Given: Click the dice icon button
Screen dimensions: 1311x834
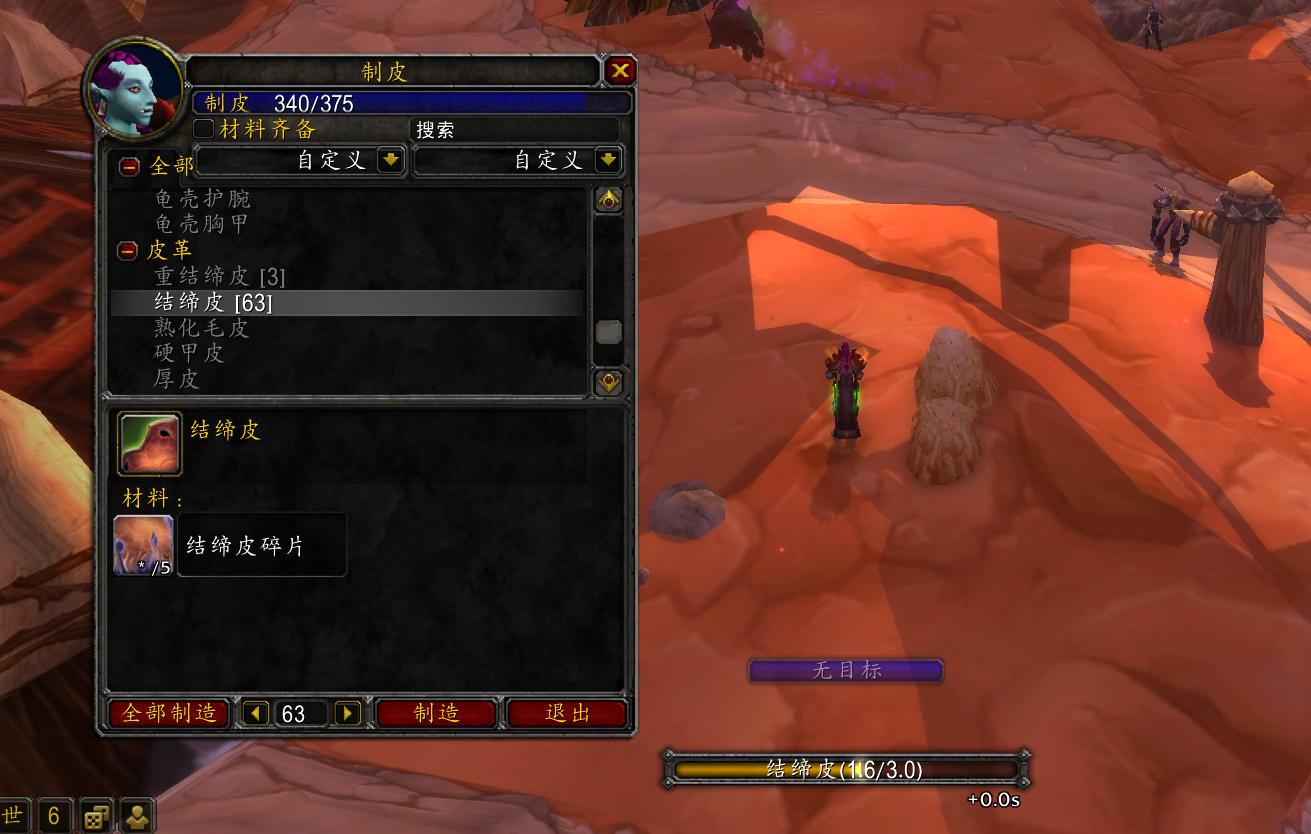Looking at the screenshot, I should click(x=97, y=816).
